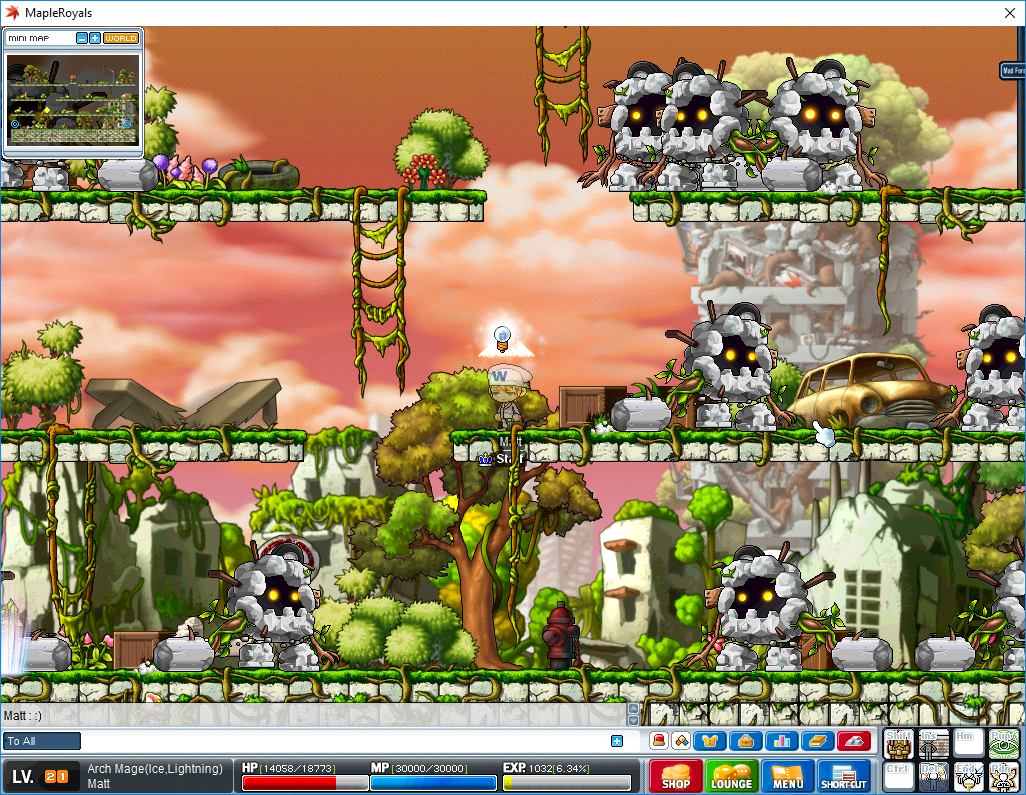Screen dimensions: 1026x795
Task: Open the Lounge button
Action: click(x=731, y=777)
